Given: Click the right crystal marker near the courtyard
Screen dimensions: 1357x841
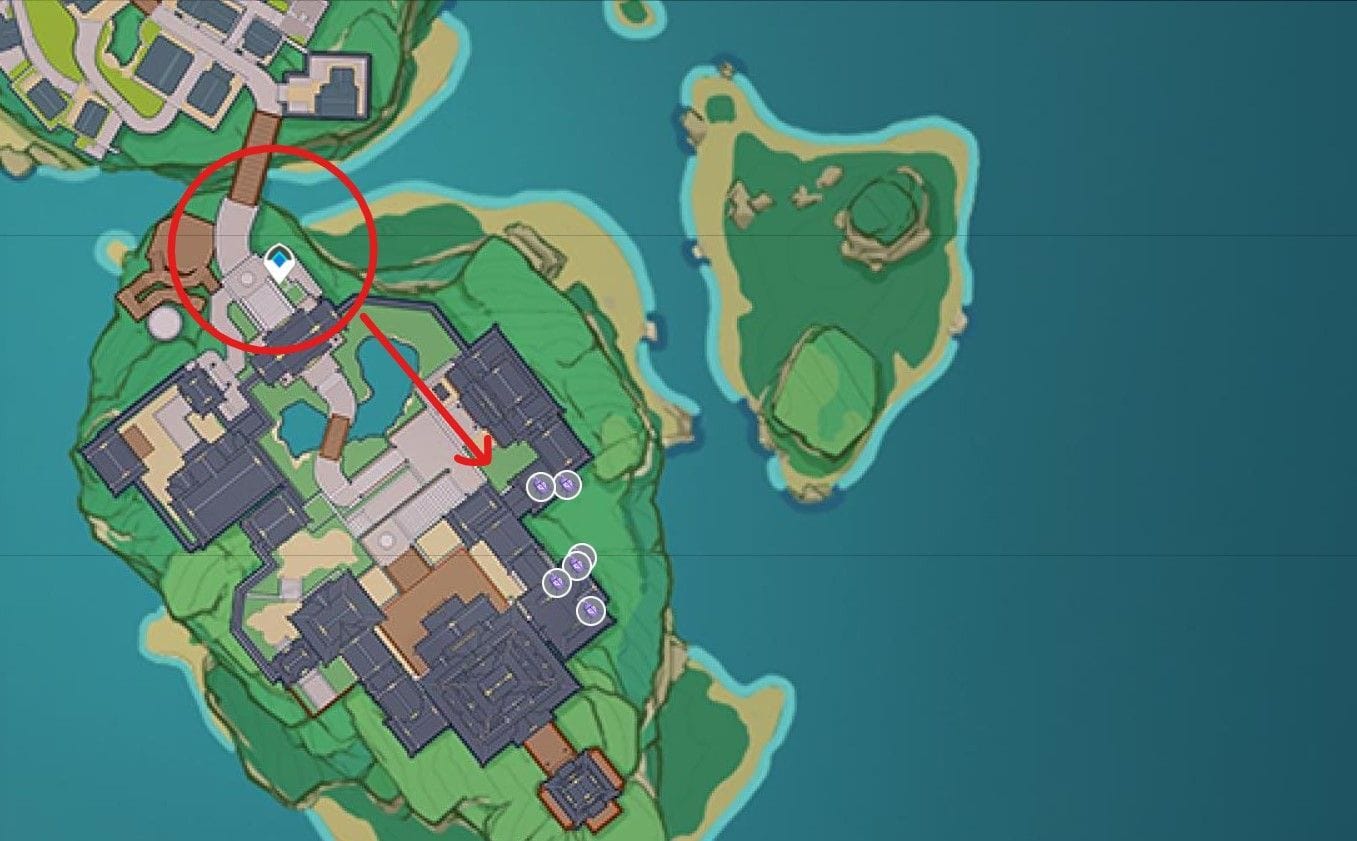Looking at the screenshot, I should (x=567, y=483).
